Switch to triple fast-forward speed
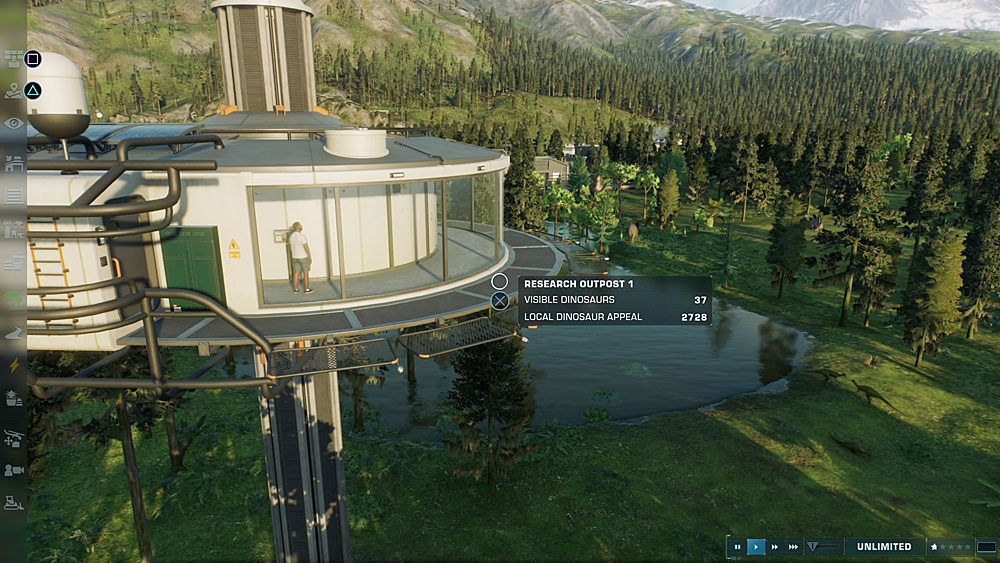The image size is (1000, 563). [794, 547]
